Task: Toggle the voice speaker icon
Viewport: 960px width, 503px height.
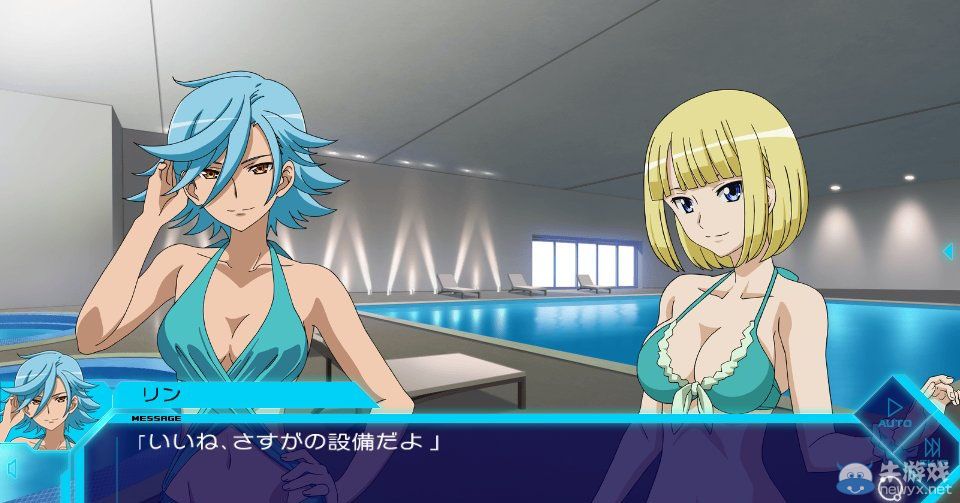Action: pos(12,468)
